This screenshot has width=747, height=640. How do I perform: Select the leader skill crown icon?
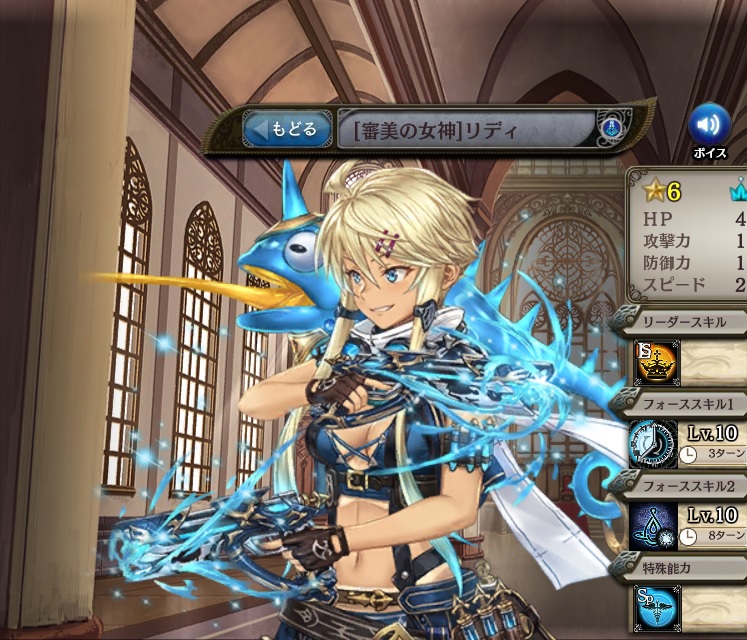[654, 362]
